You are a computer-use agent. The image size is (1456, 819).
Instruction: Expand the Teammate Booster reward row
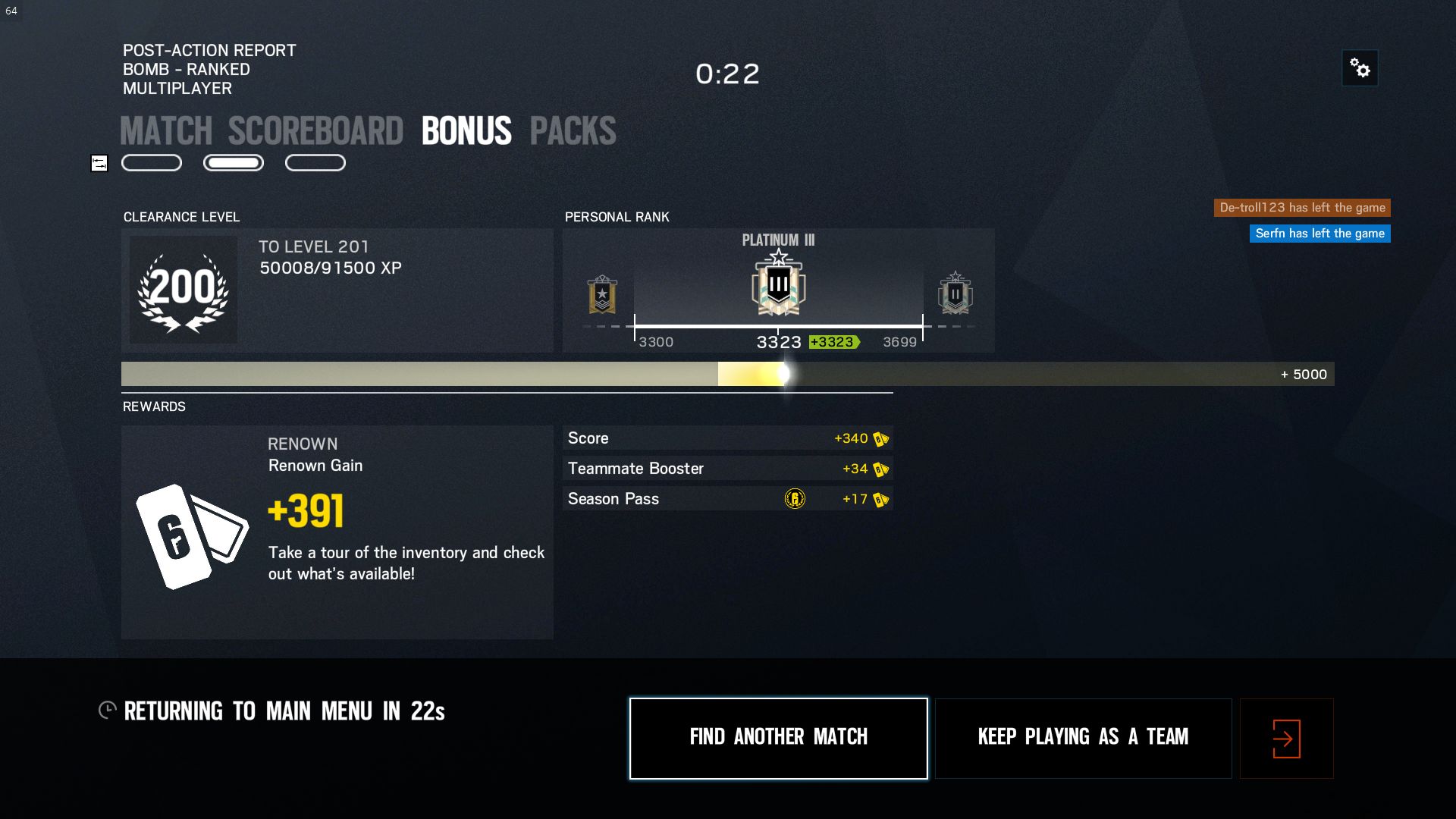[x=726, y=469]
